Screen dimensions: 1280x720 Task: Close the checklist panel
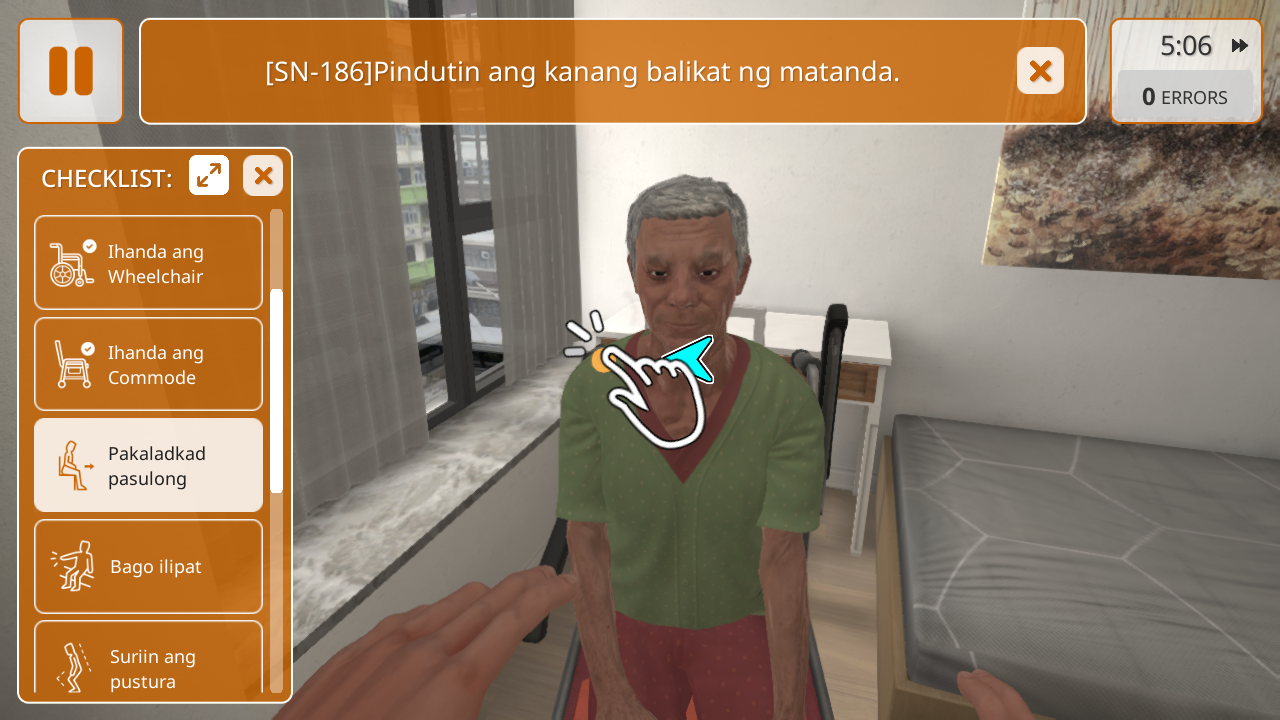tap(263, 176)
